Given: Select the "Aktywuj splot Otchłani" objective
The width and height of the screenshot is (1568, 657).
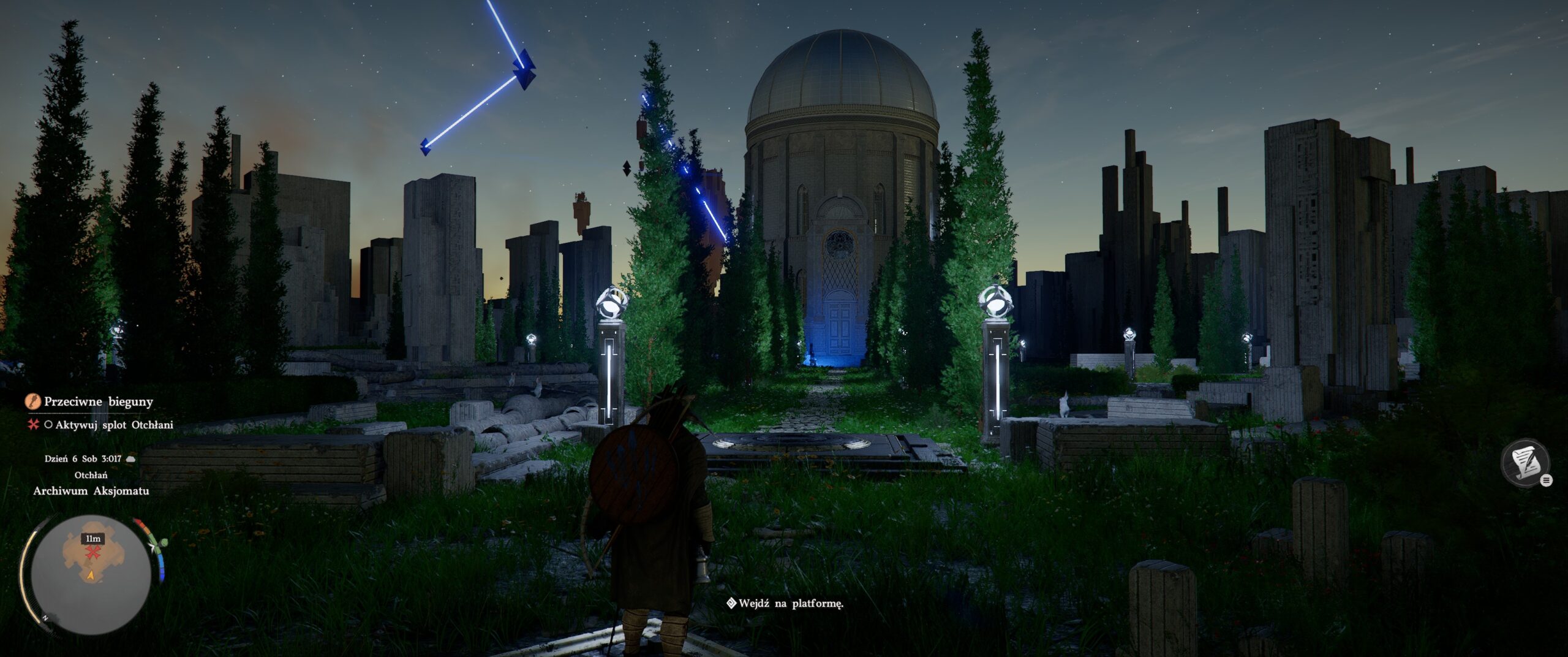Looking at the screenshot, I should click(114, 425).
